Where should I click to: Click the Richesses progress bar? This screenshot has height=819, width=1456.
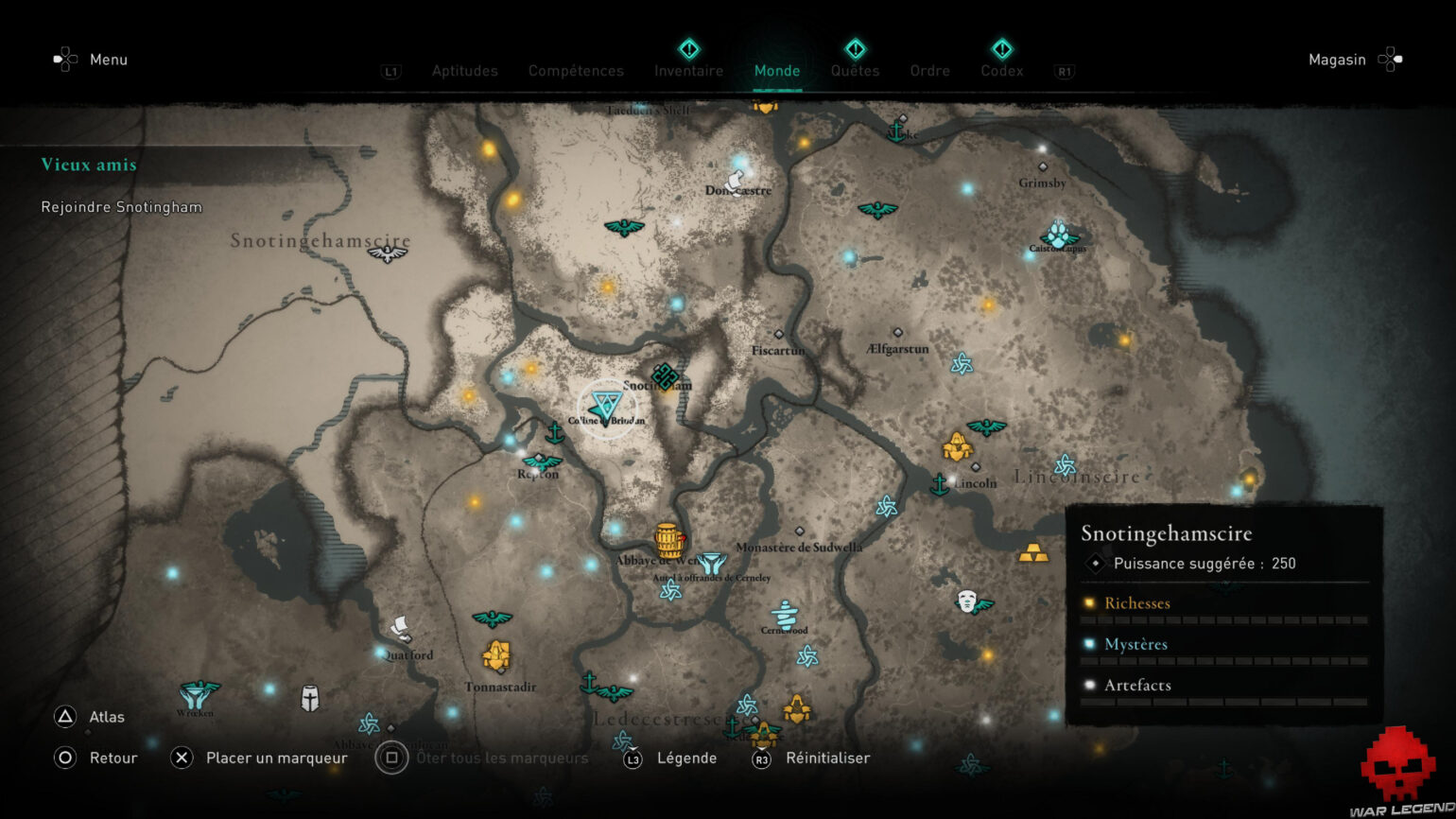(1224, 620)
